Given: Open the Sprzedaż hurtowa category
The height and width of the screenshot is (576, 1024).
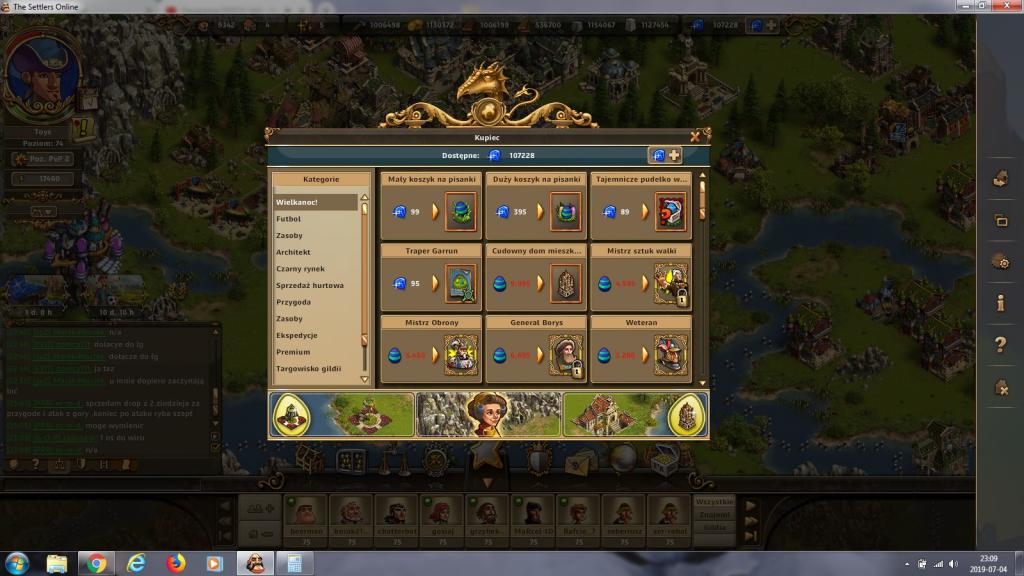Looking at the screenshot, I should tap(310, 286).
